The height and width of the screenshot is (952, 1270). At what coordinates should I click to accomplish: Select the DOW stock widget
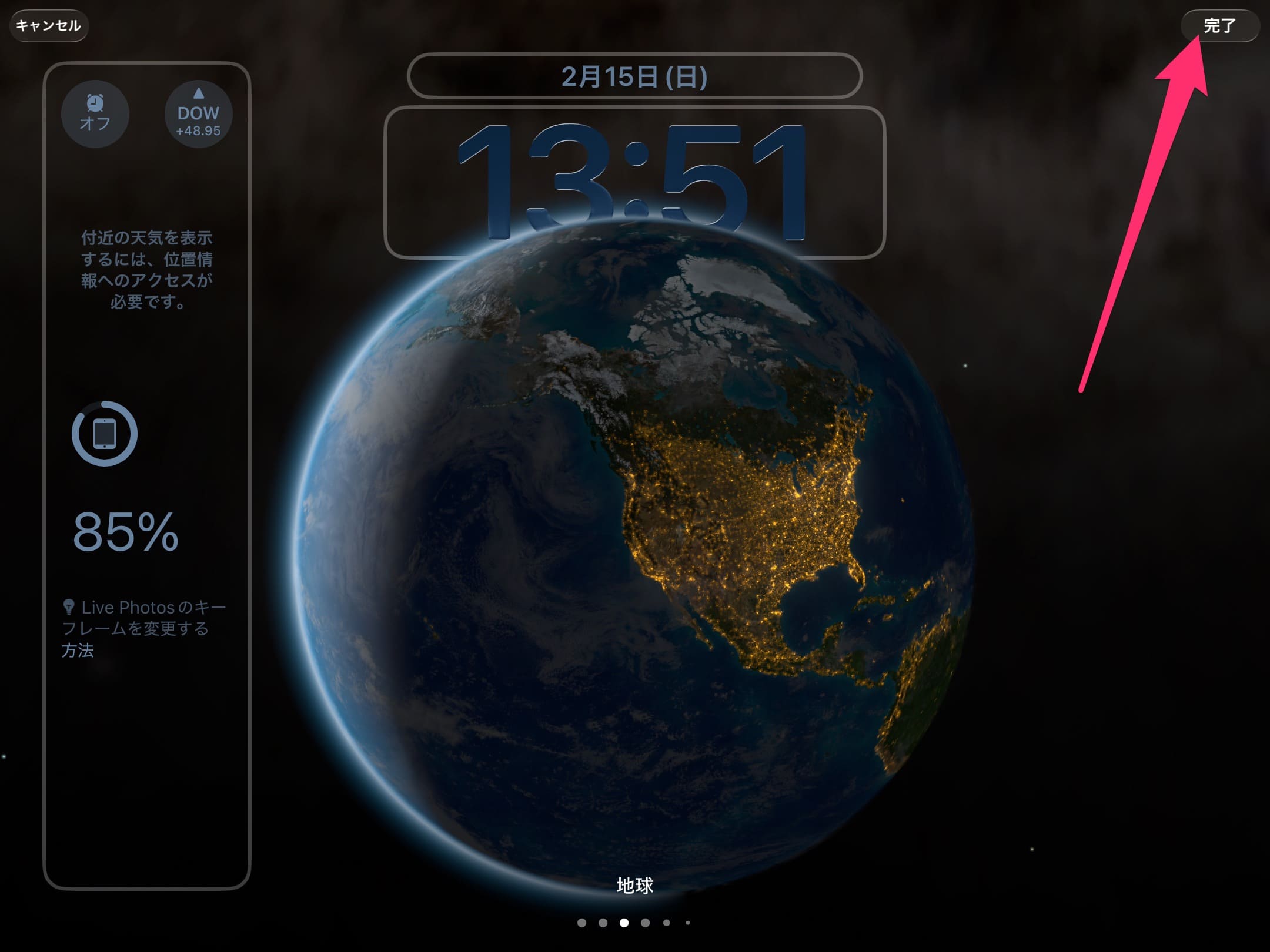(x=198, y=114)
